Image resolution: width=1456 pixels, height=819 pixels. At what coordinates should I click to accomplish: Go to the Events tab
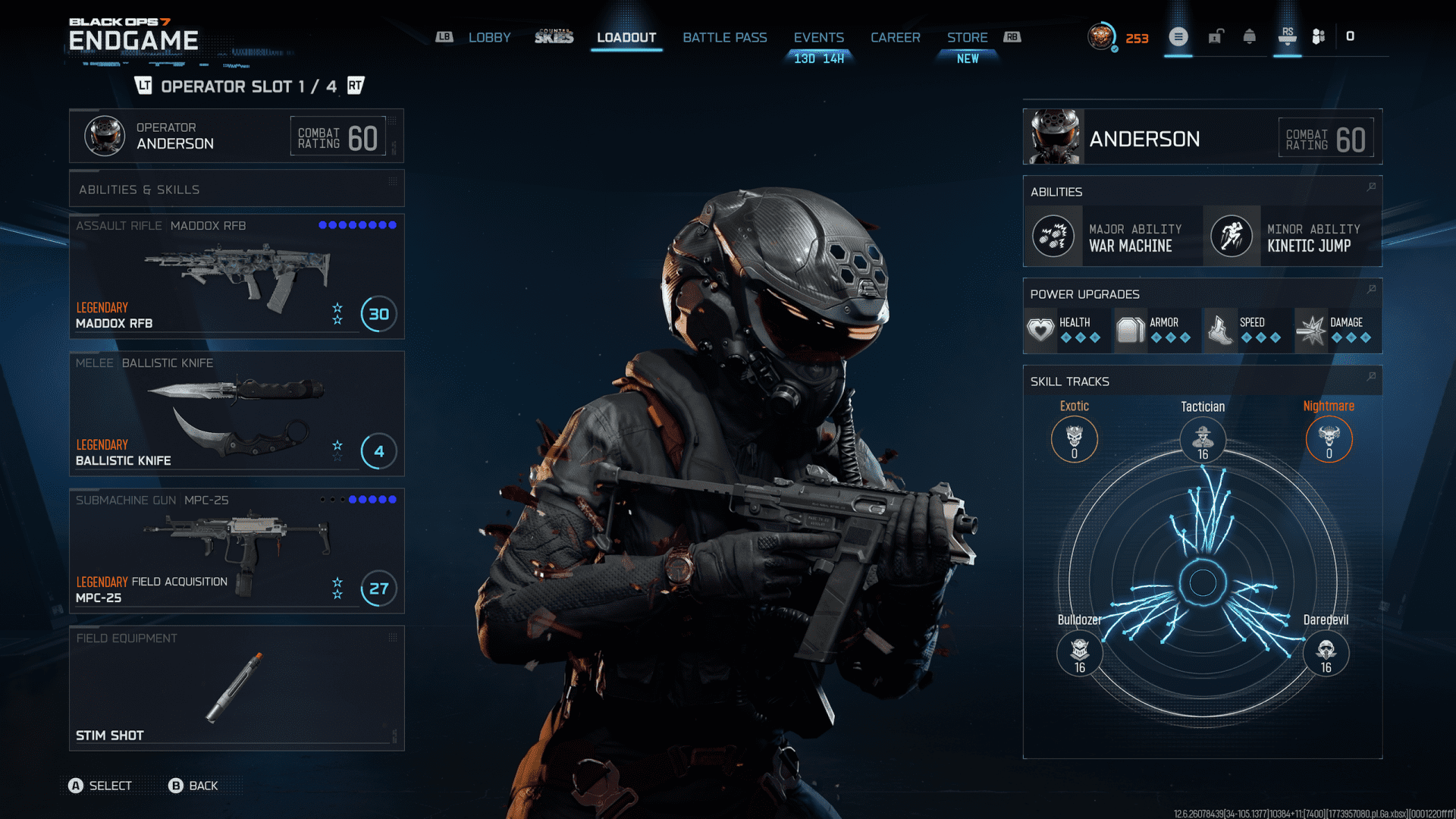(x=818, y=37)
